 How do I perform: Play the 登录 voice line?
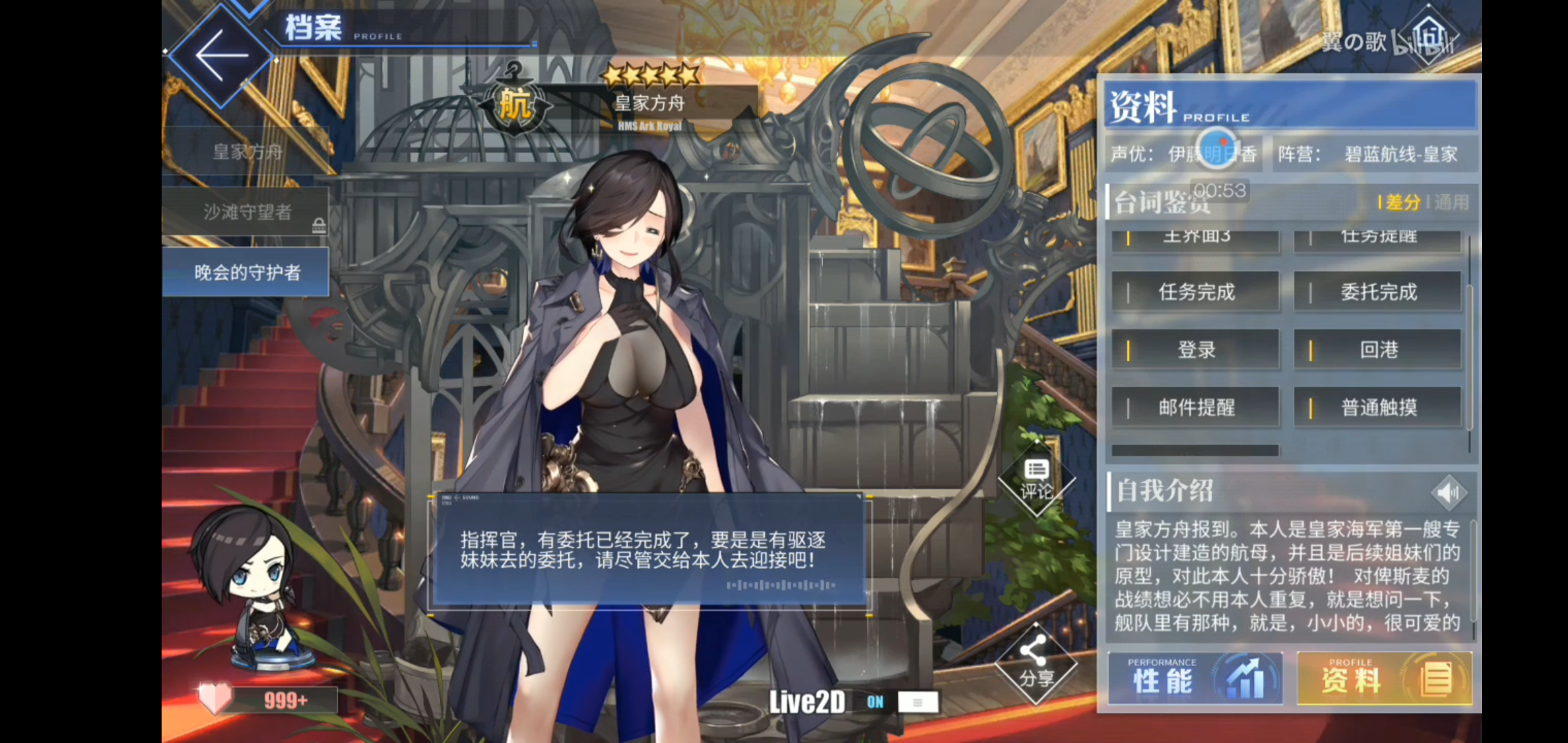click(x=1196, y=350)
